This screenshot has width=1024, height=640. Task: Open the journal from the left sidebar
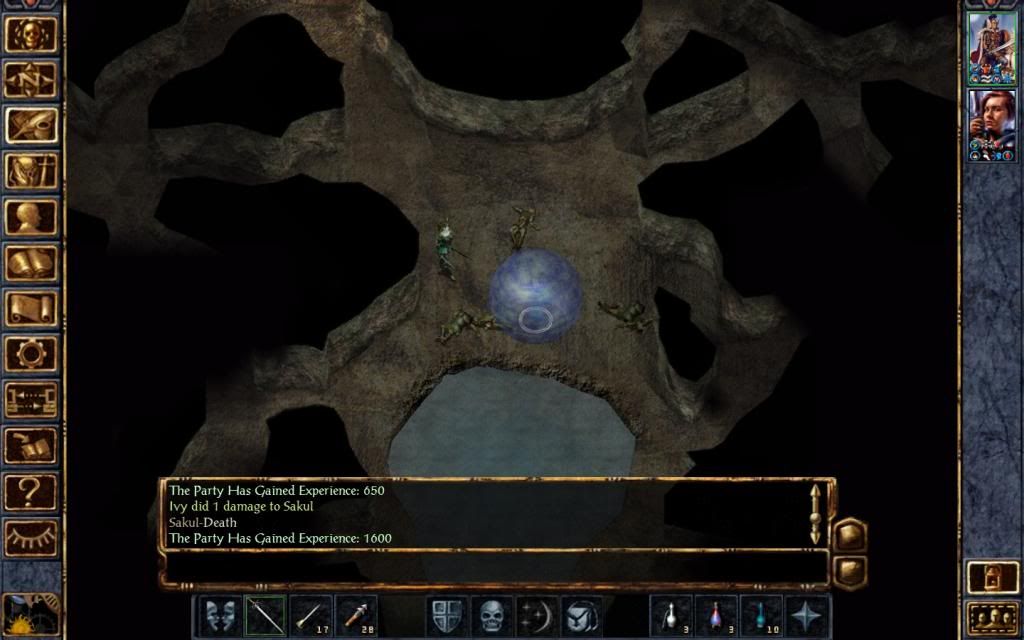(30, 124)
